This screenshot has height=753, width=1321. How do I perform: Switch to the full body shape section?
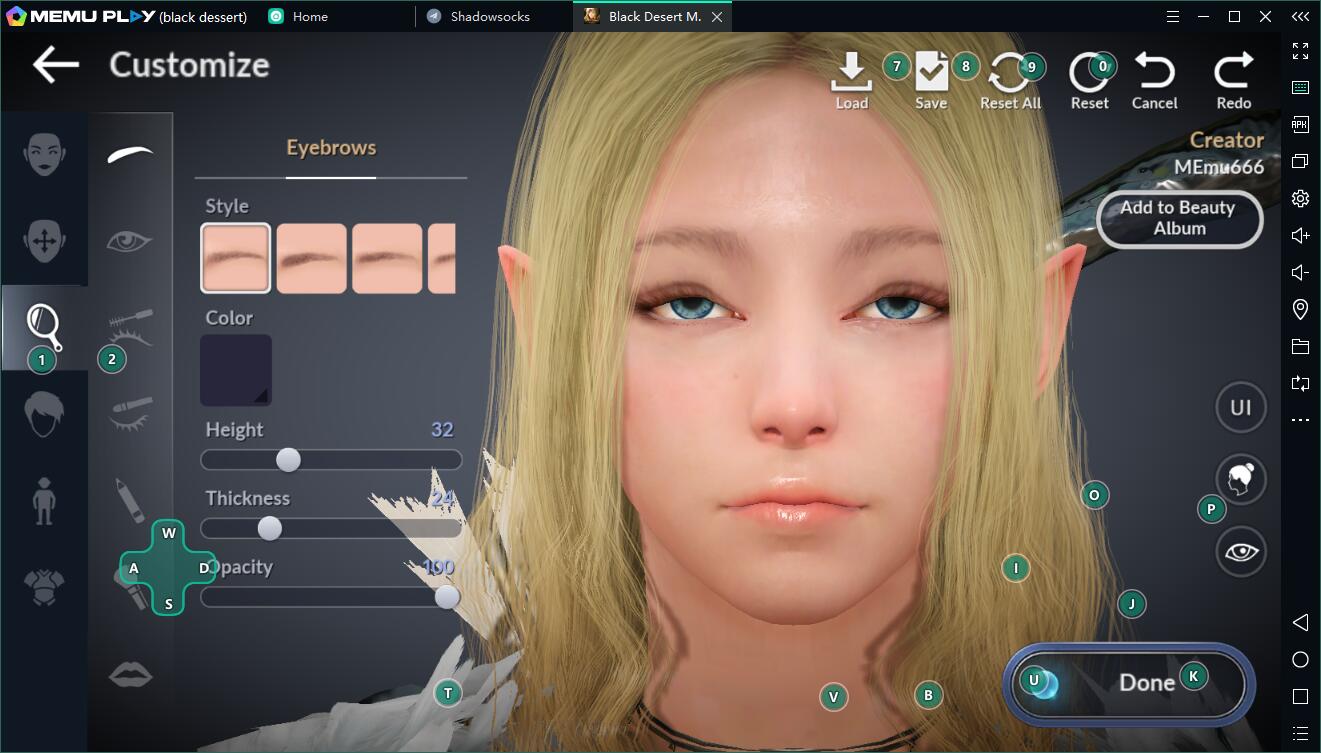[x=44, y=500]
